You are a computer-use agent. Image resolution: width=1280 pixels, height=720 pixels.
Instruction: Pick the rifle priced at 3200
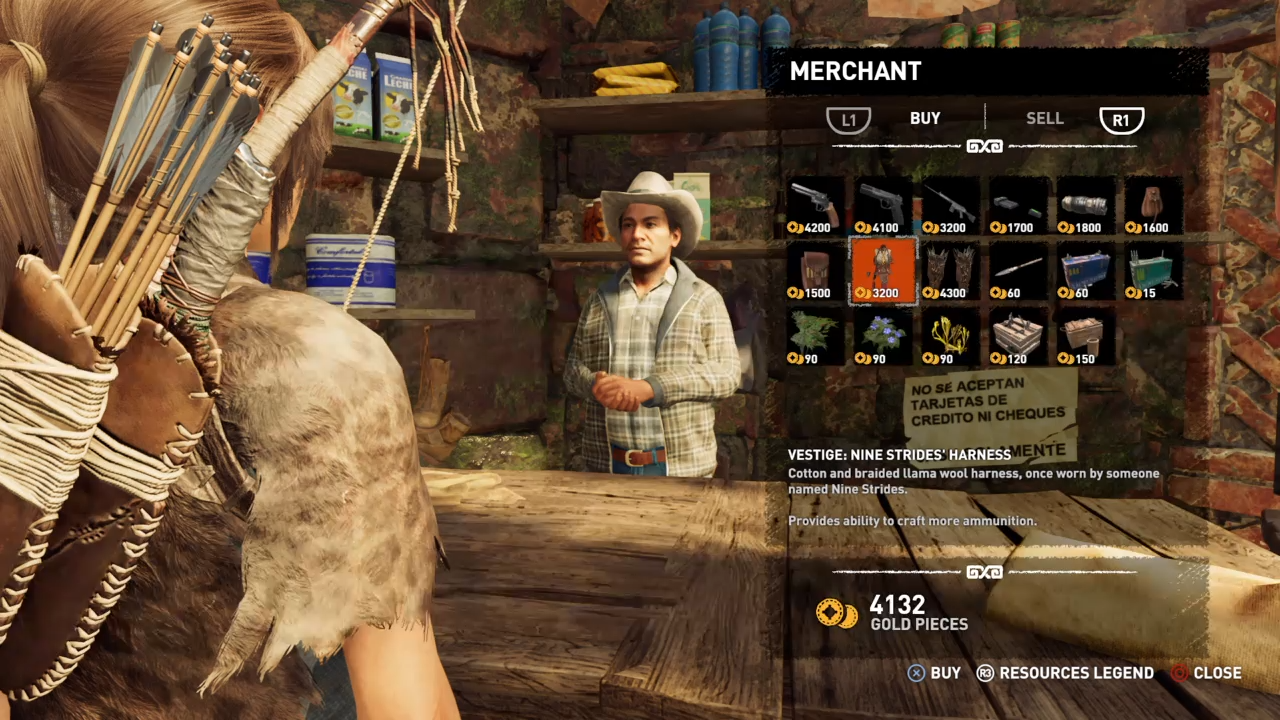[x=949, y=206]
